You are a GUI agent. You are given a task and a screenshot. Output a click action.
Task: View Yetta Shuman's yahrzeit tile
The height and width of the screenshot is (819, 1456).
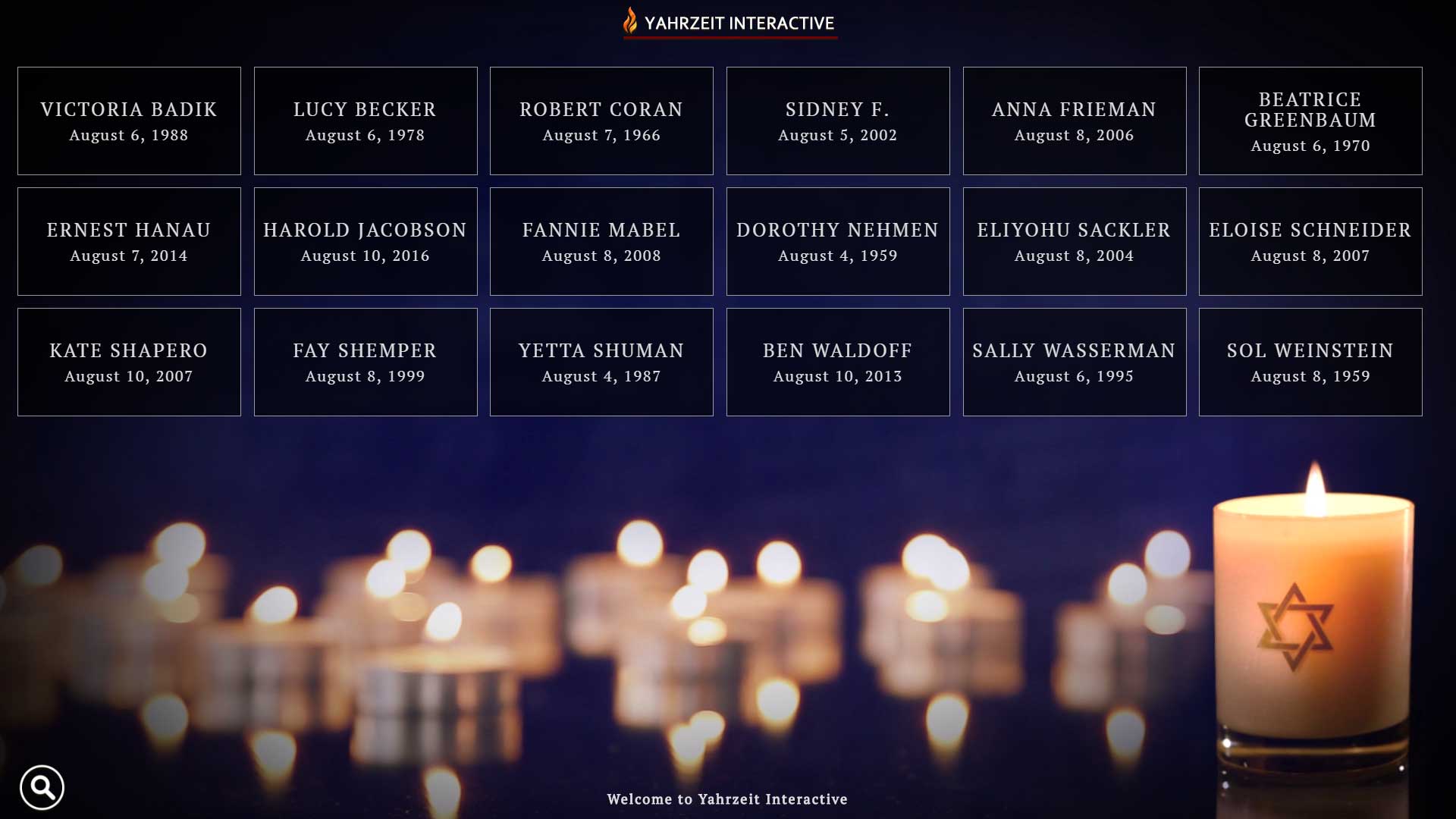[x=601, y=362]
